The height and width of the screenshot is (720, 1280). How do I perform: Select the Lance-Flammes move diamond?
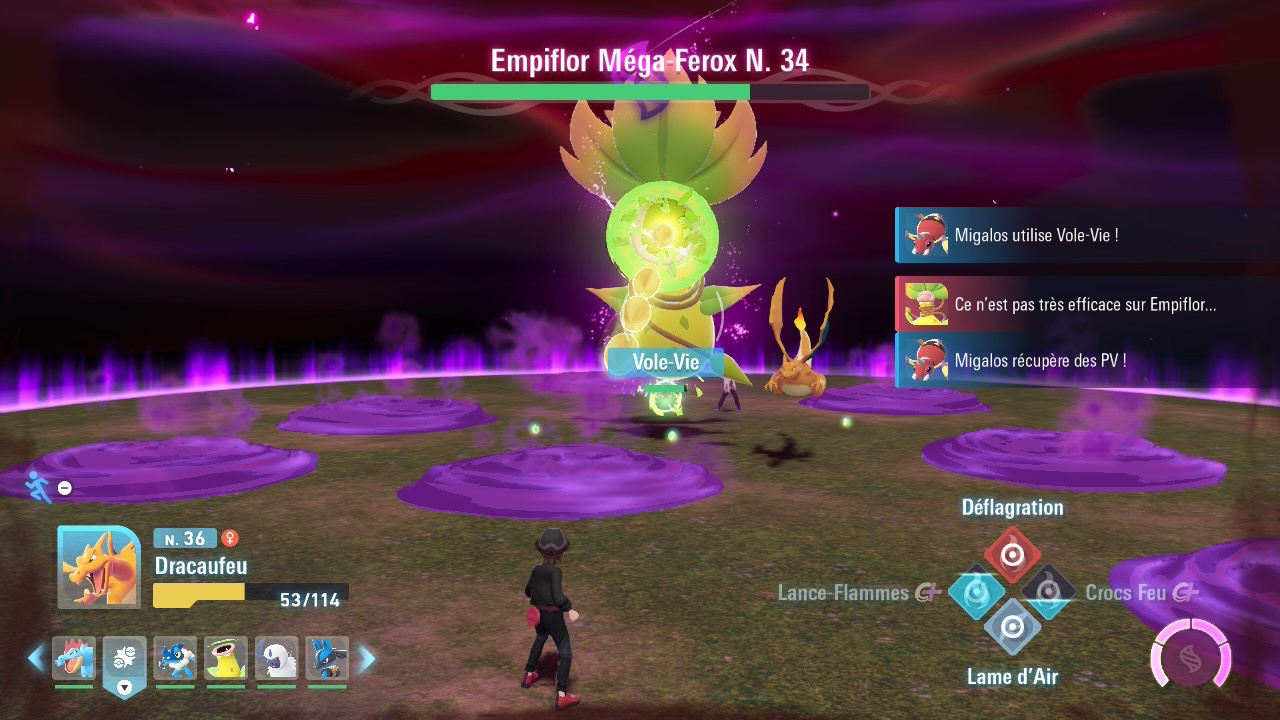[x=976, y=593]
